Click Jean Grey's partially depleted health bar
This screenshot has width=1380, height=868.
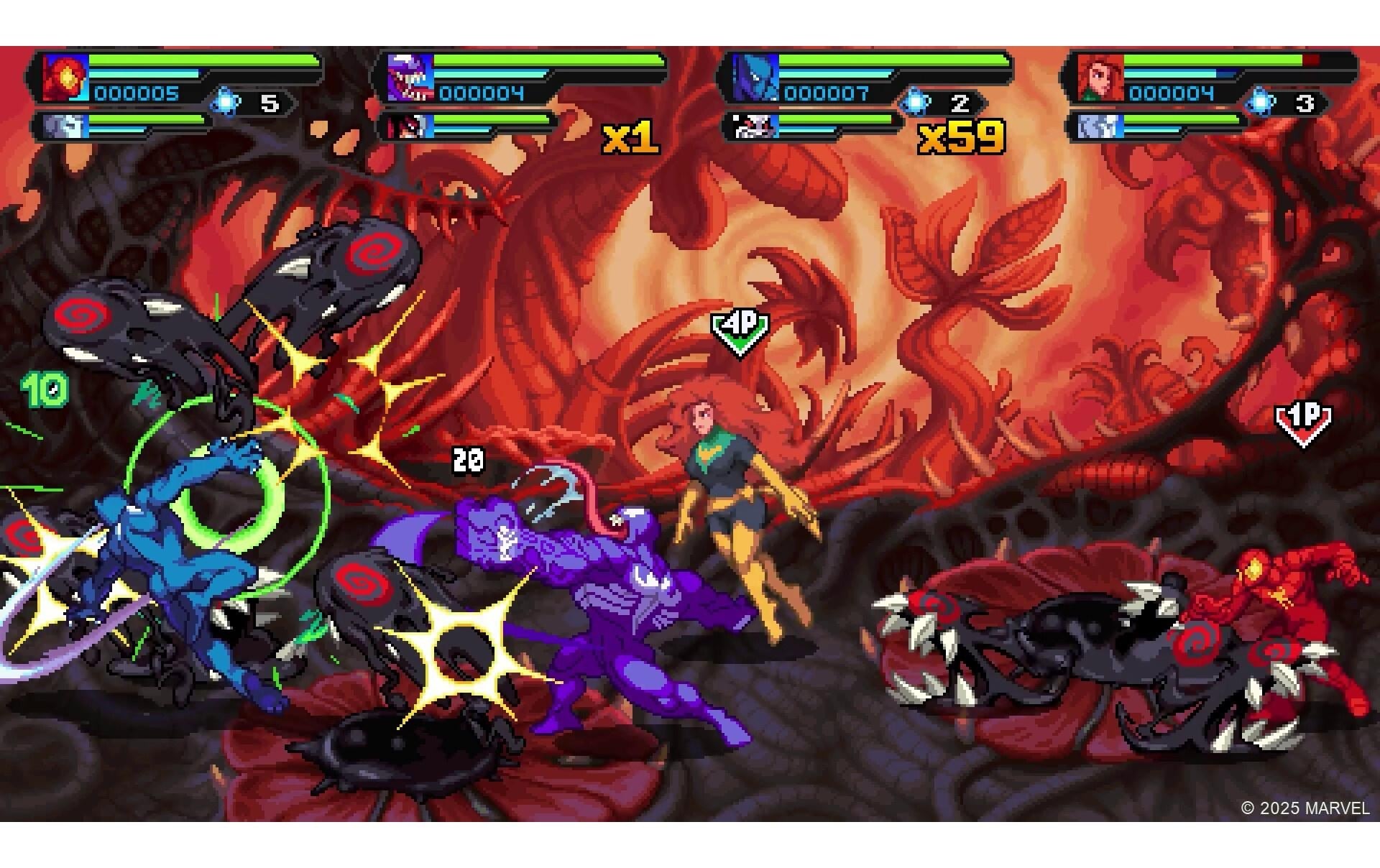[1222, 61]
